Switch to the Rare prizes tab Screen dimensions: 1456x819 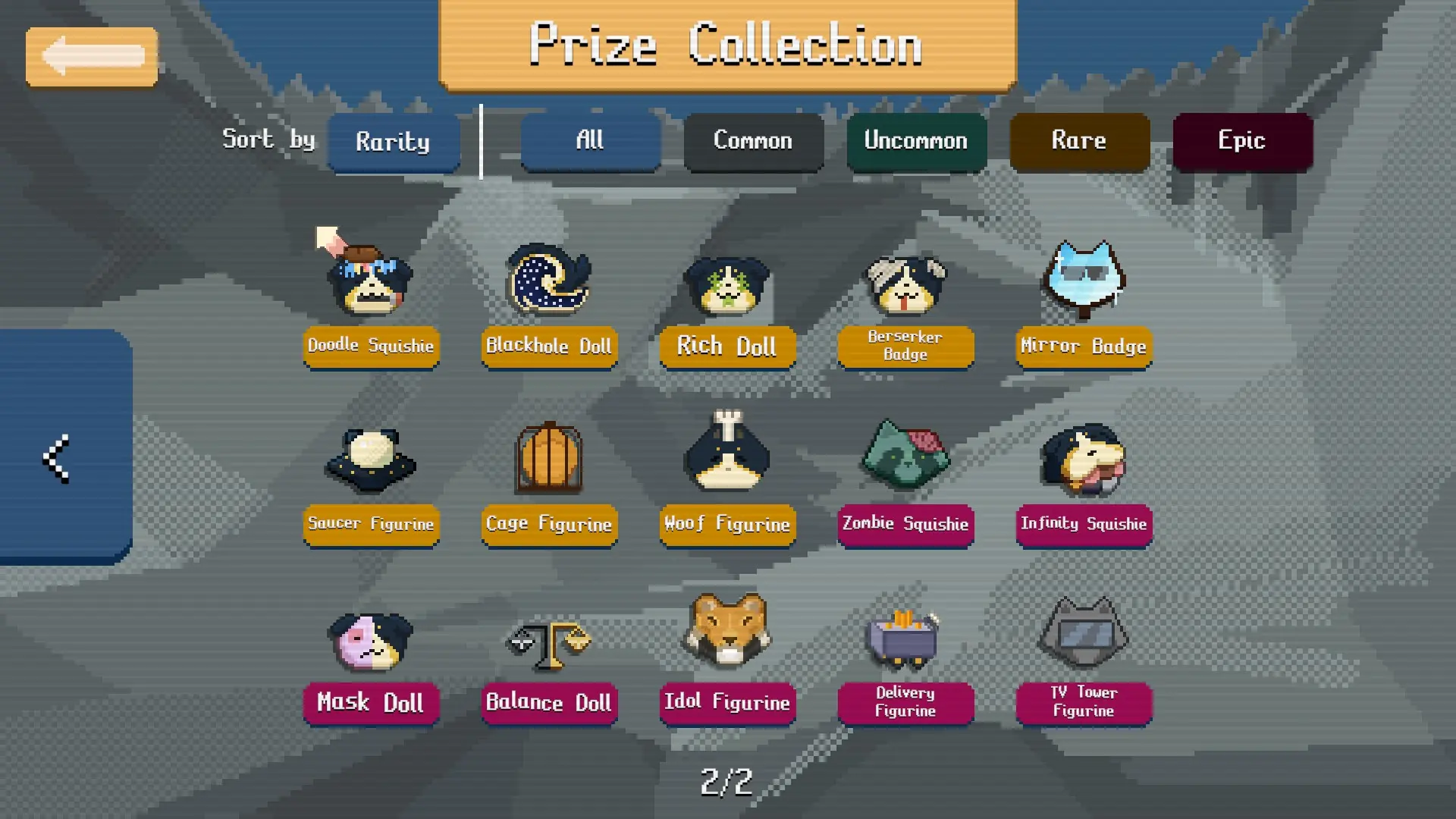click(1078, 141)
